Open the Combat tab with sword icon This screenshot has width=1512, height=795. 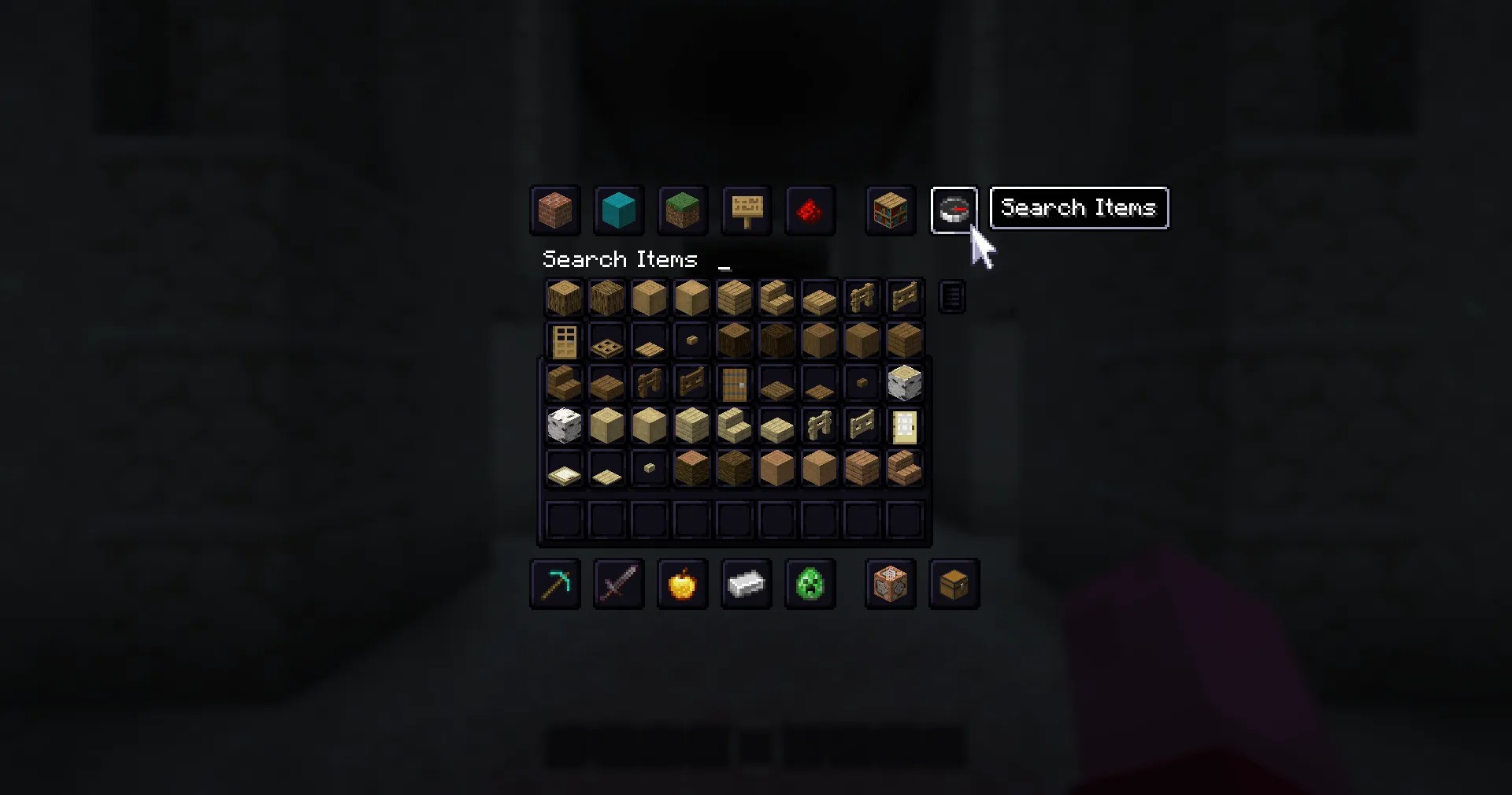click(x=619, y=584)
